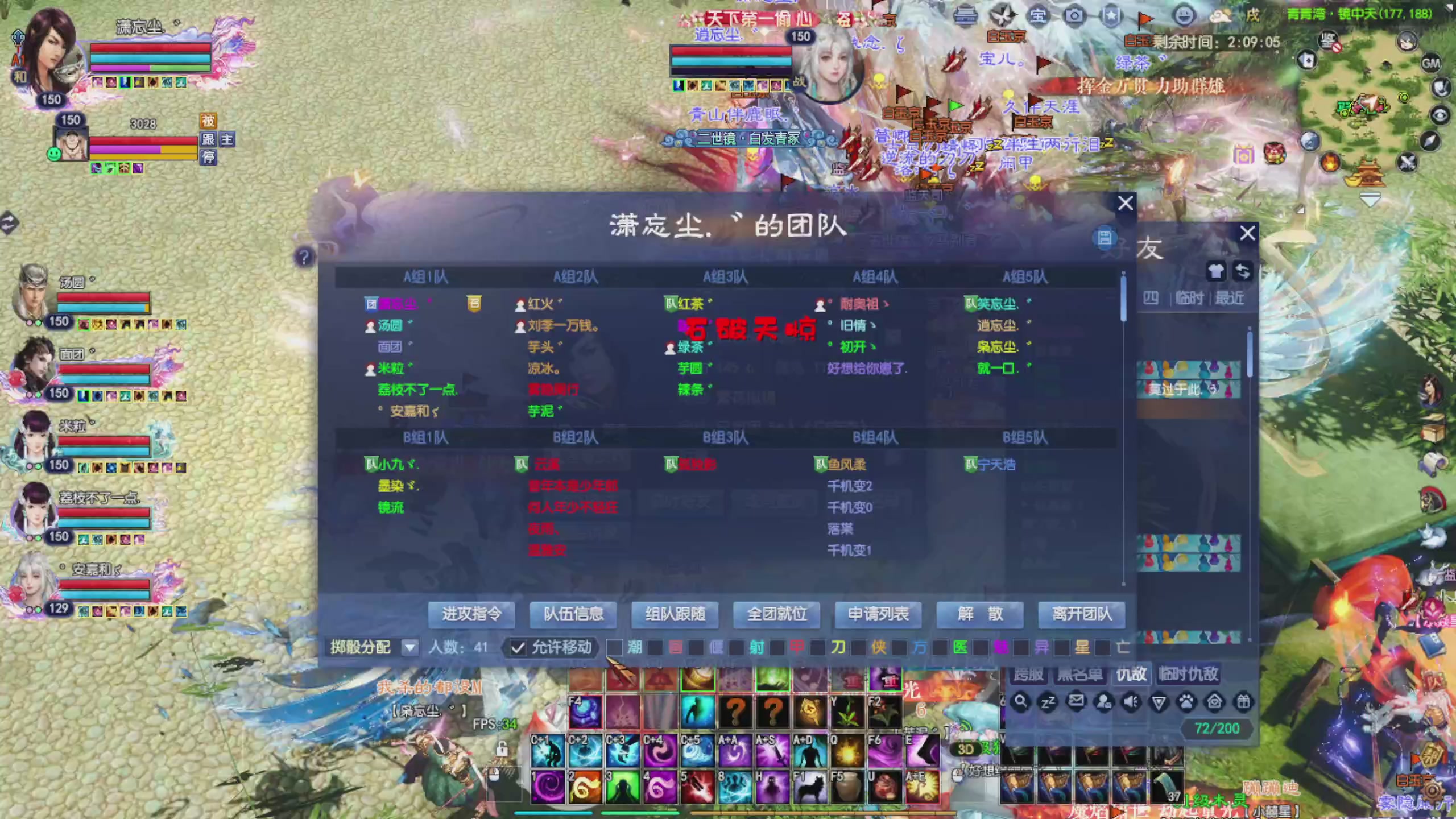Open the 申请列表 application list
The image size is (1456, 819).
click(879, 615)
